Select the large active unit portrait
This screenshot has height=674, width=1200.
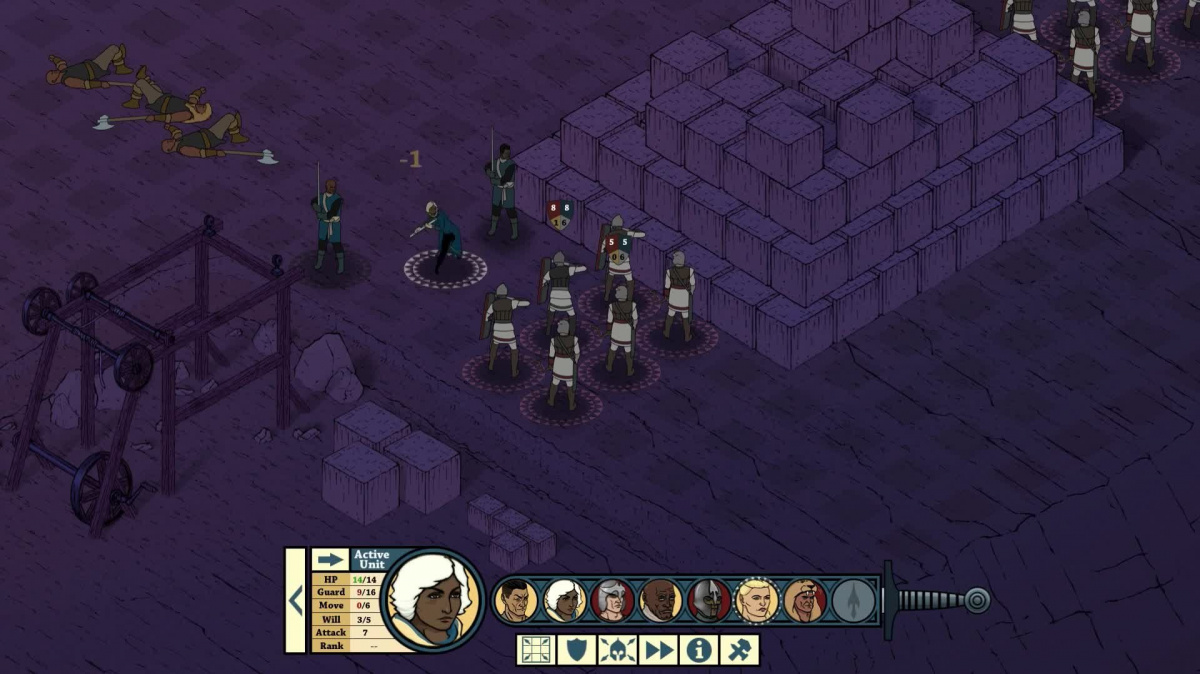(x=433, y=599)
